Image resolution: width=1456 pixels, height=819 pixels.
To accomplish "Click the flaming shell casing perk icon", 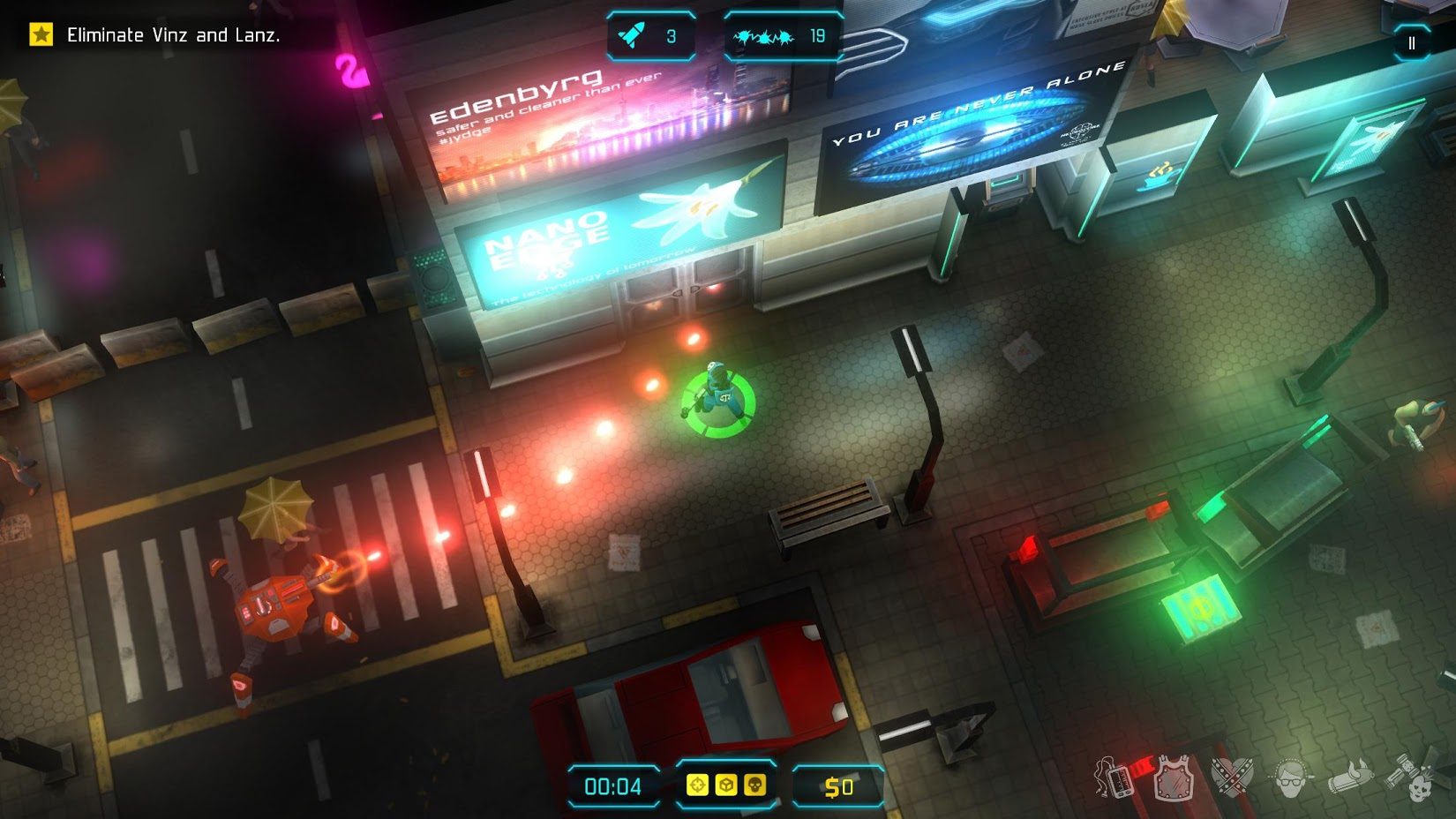I will click(x=1350, y=778).
